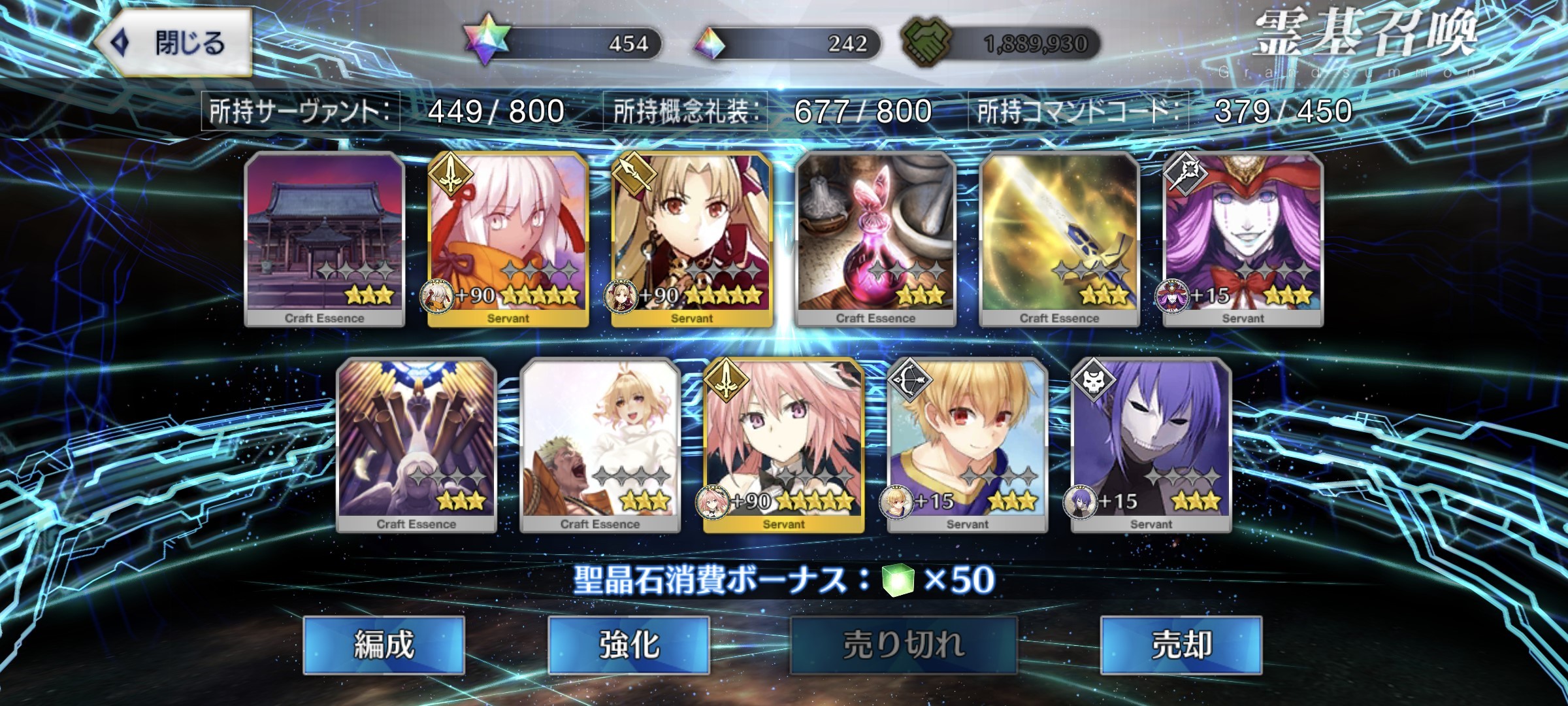Go to the 強化 enhancement menu
Screen dimensions: 1568x706
click(x=629, y=645)
